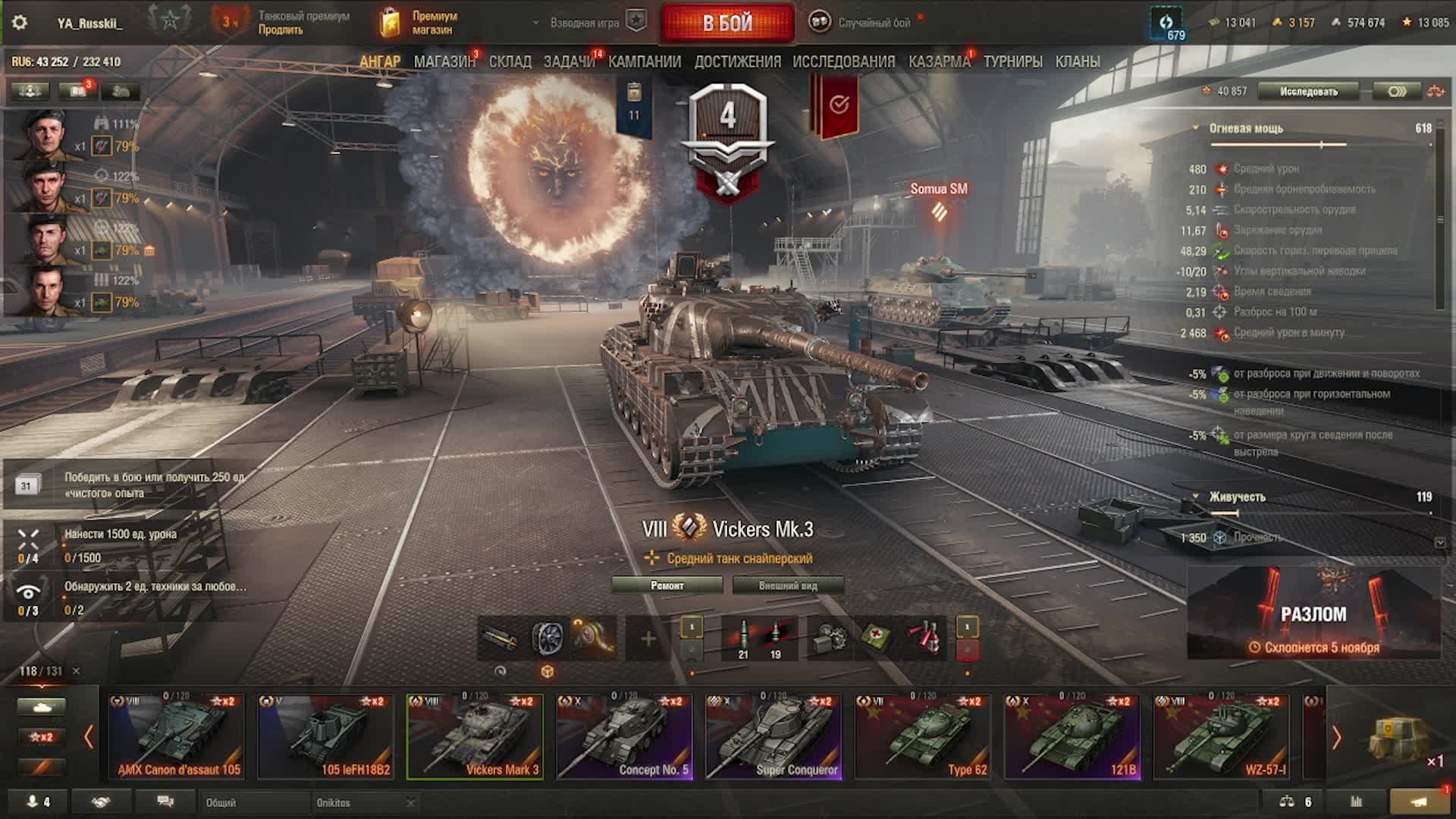Viewport: 1456px width, 819px height.
Task: Open the РАЗЛОМ event banner
Action: 1313,614
